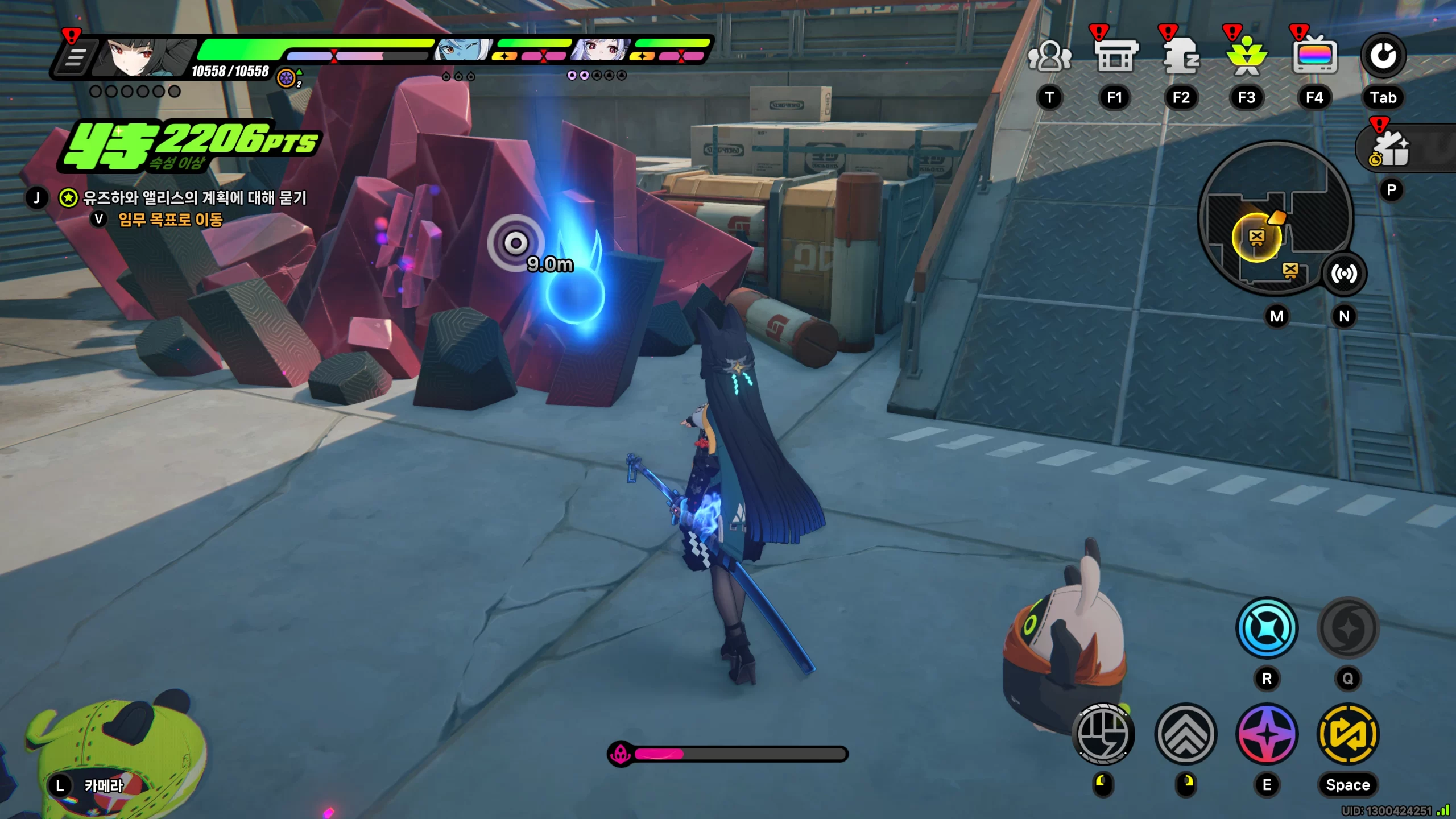Tap the yellow dodge dash icon
The width and height of the screenshot is (1456, 819).
coord(1348,734)
